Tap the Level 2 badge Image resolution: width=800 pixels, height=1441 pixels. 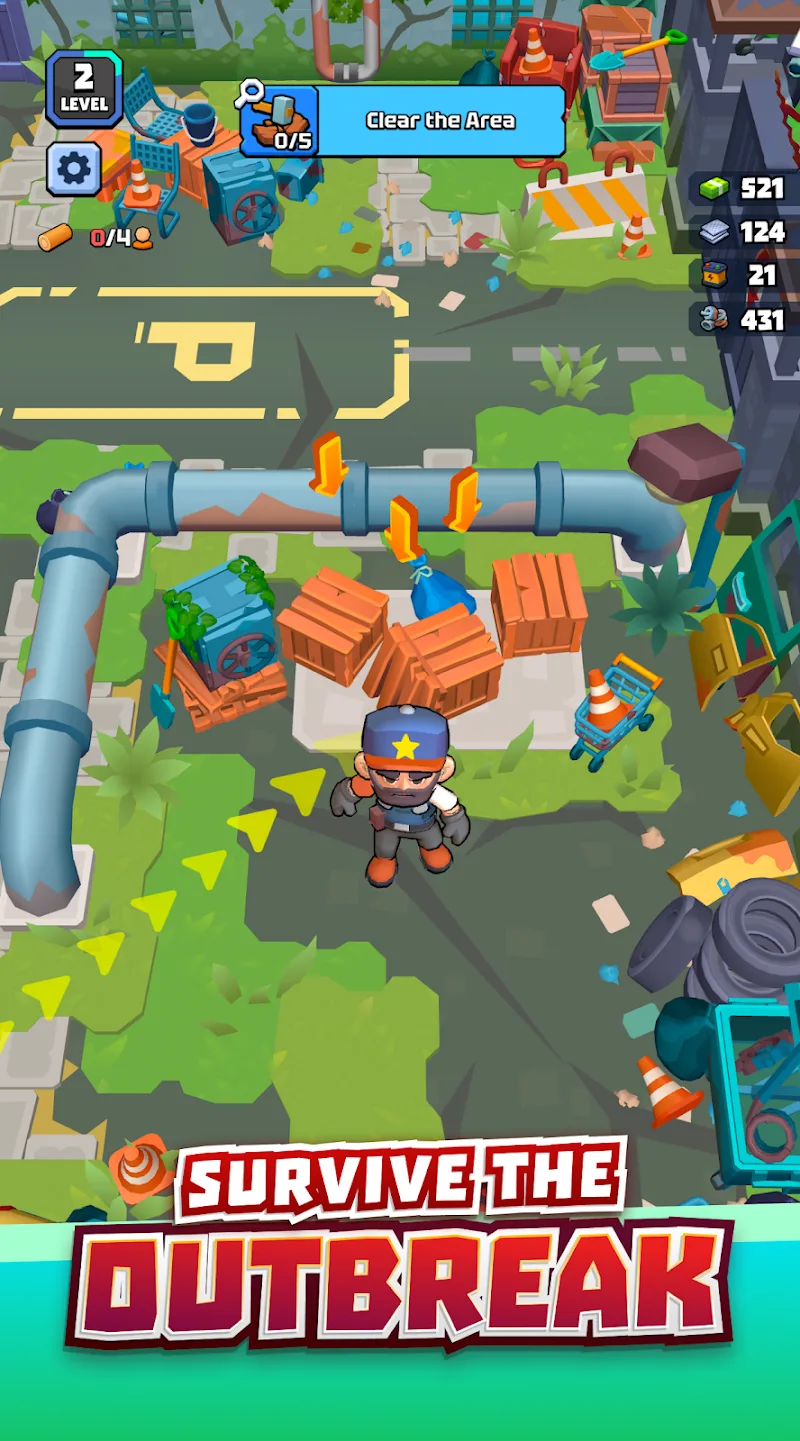(83, 89)
